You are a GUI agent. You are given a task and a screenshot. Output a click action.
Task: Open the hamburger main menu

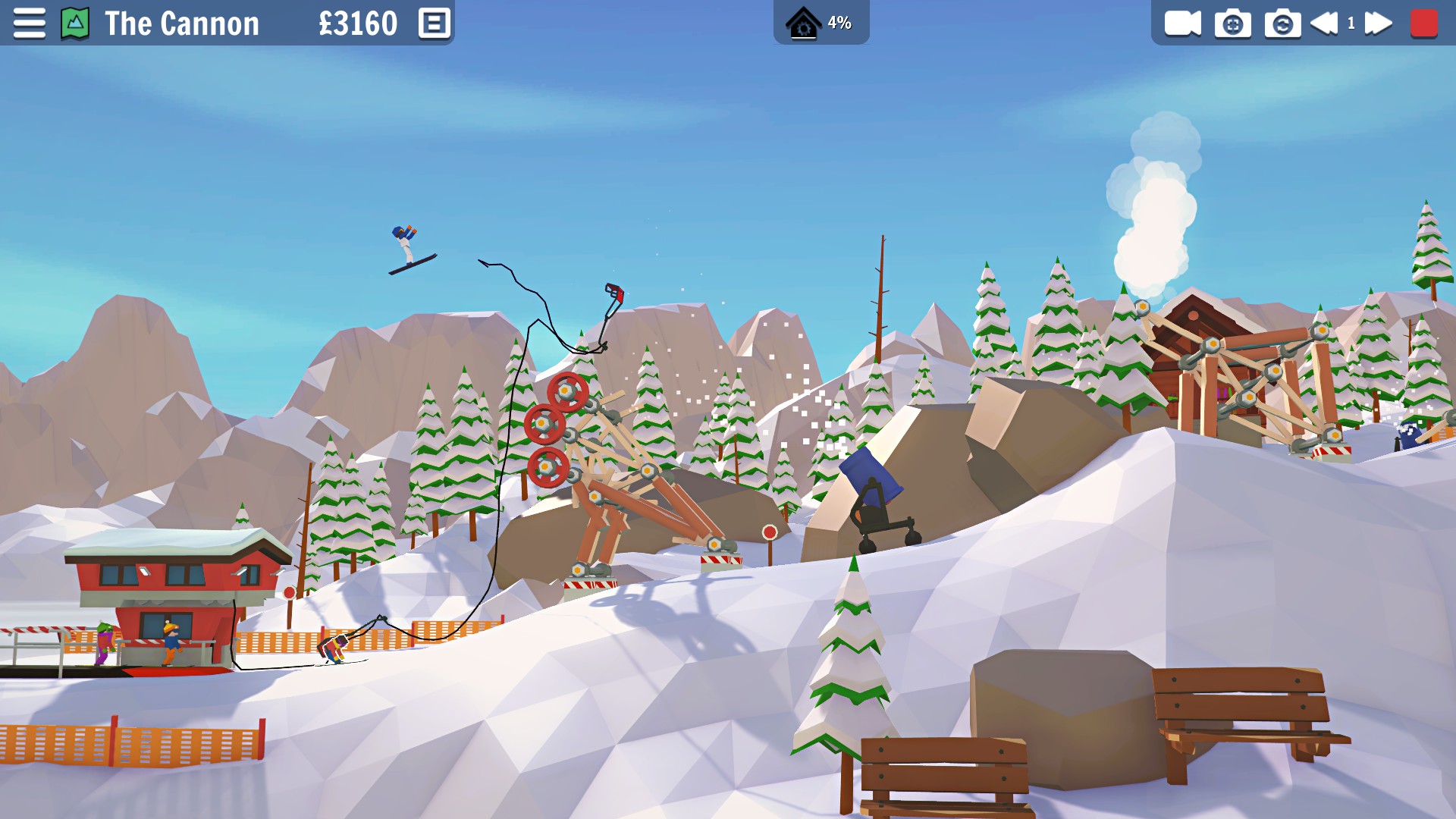(x=29, y=23)
